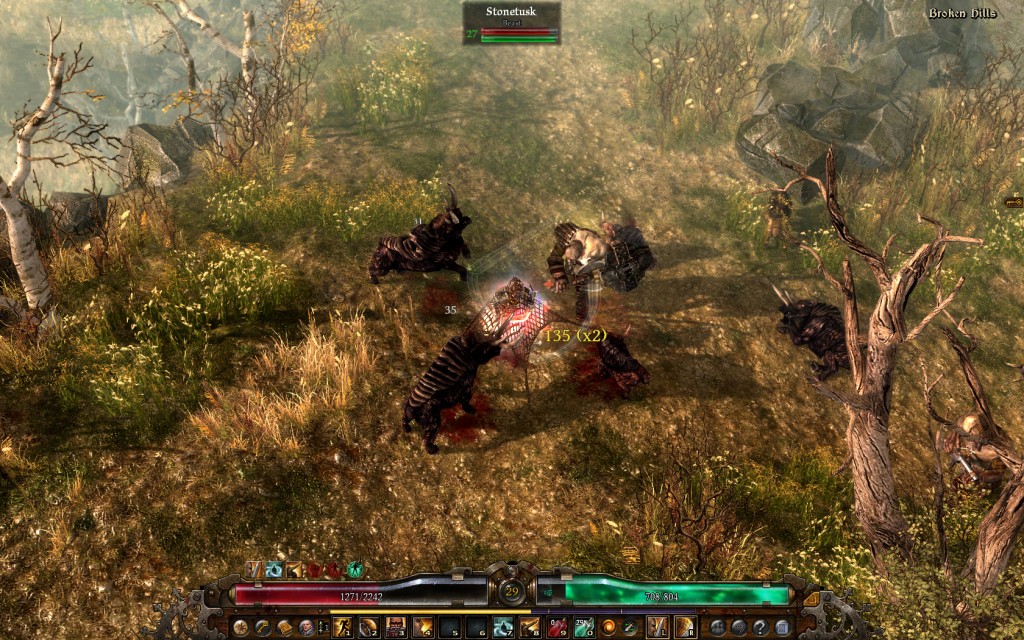Open the quest journal book button
Viewport: 1024px width, 640px height.
pos(284,627)
